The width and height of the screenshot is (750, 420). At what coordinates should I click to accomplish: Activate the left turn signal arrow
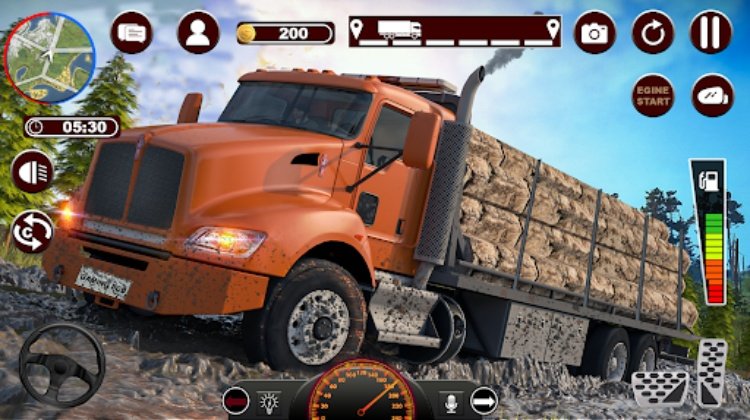[238, 399]
